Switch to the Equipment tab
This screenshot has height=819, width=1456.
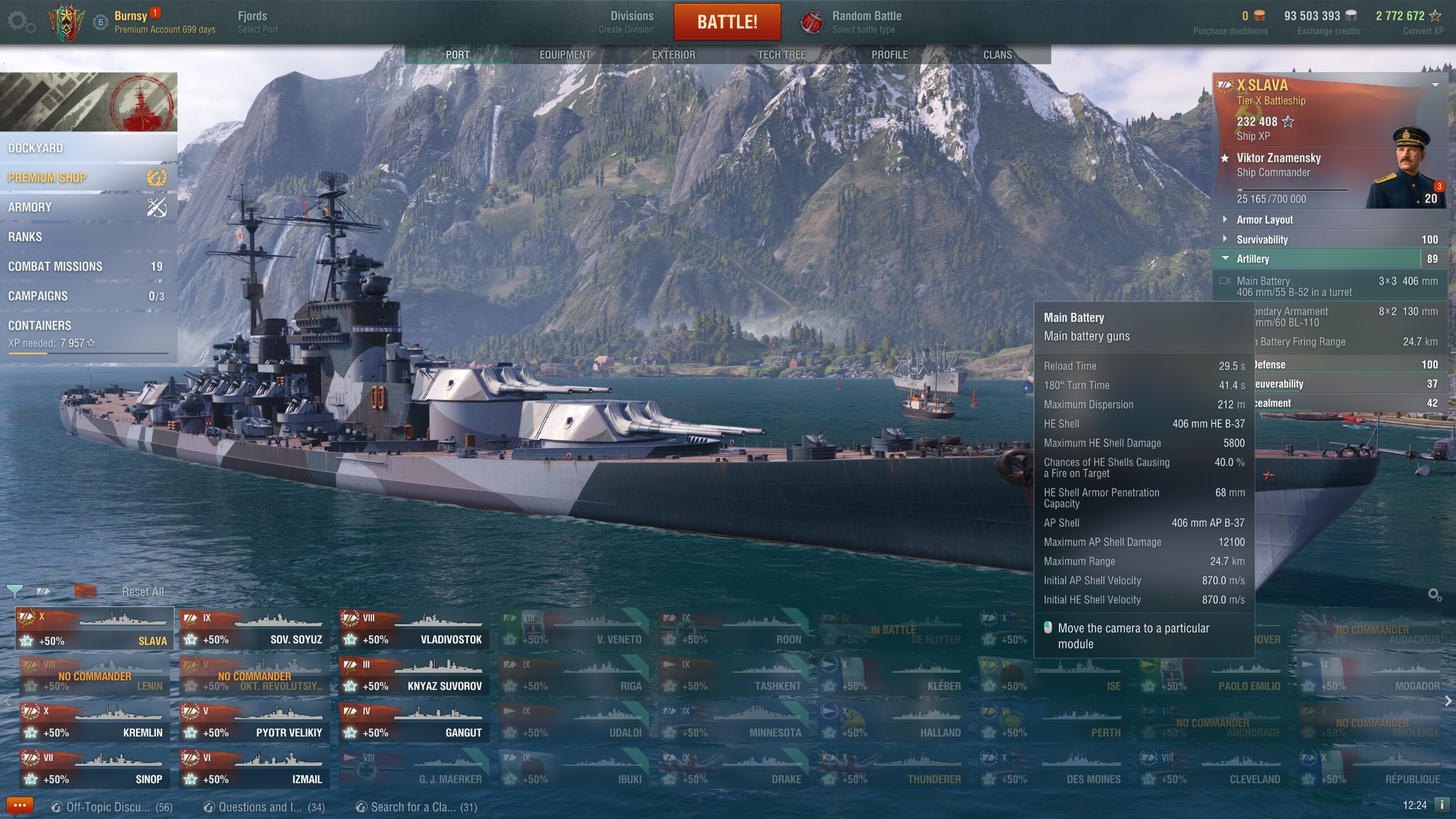click(565, 55)
